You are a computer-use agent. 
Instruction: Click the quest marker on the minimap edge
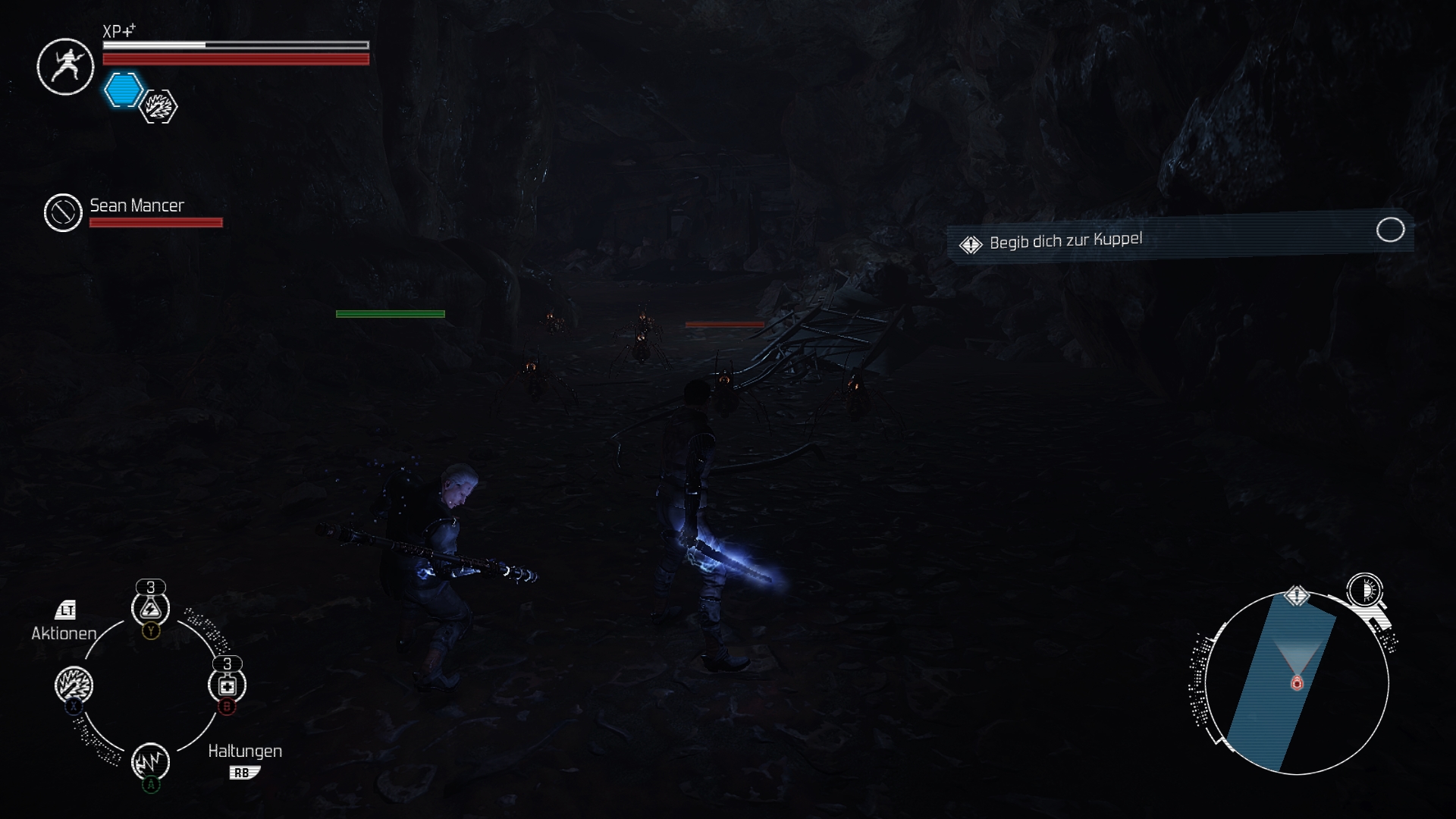pos(1297,596)
